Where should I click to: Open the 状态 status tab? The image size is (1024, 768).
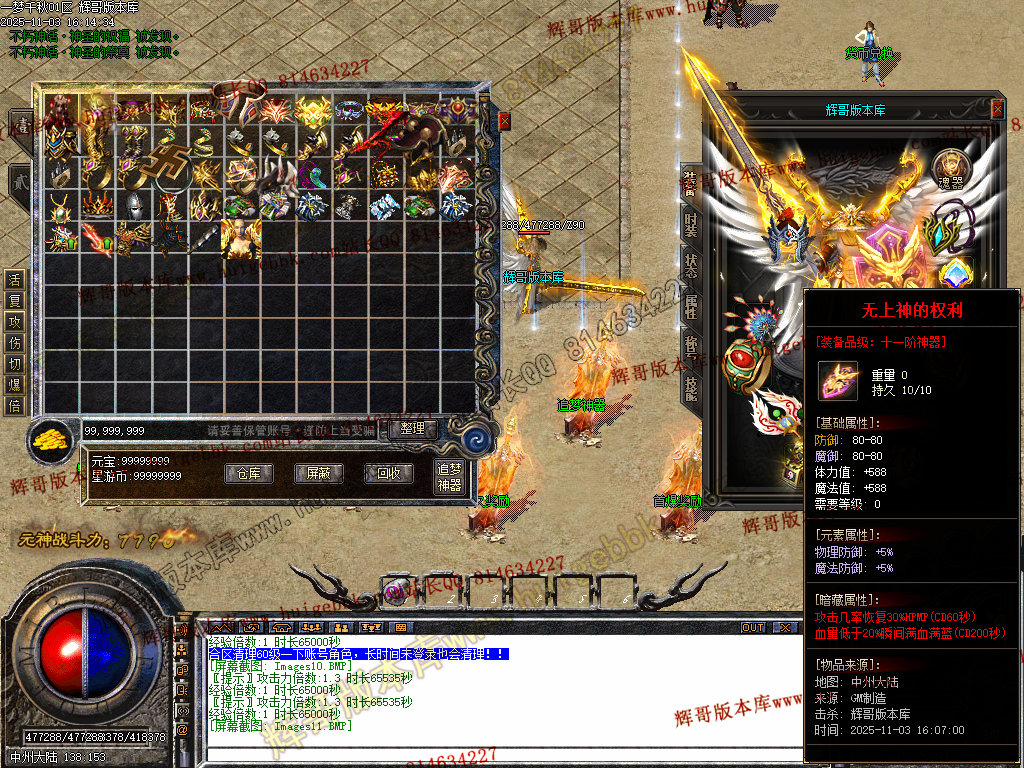click(x=691, y=265)
